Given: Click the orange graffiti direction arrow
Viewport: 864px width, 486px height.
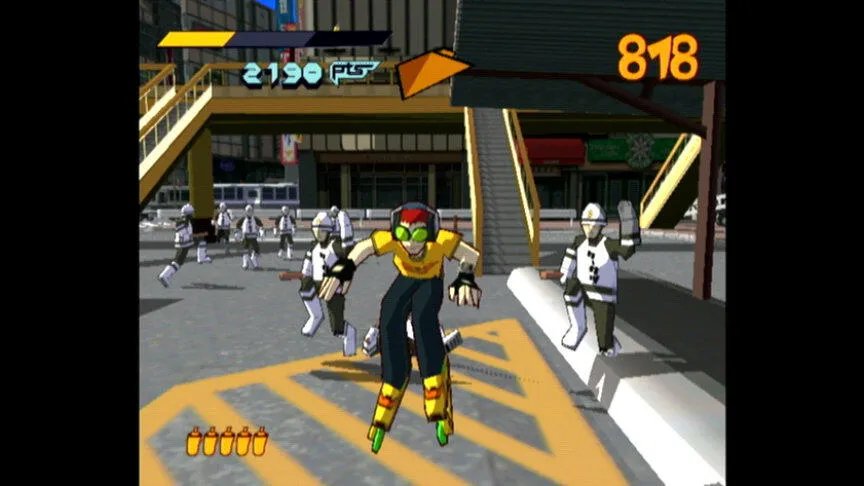Looking at the screenshot, I should (430, 72).
